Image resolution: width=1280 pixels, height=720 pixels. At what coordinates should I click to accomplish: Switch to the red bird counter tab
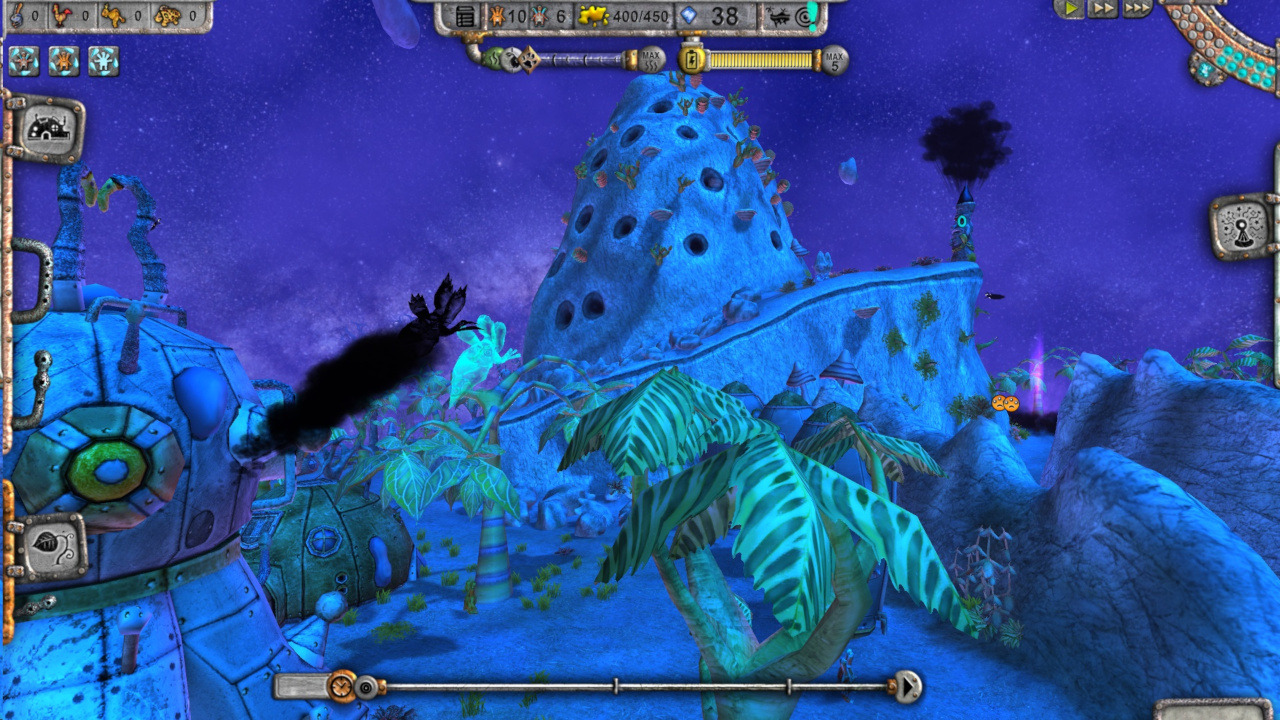point(60,16)
